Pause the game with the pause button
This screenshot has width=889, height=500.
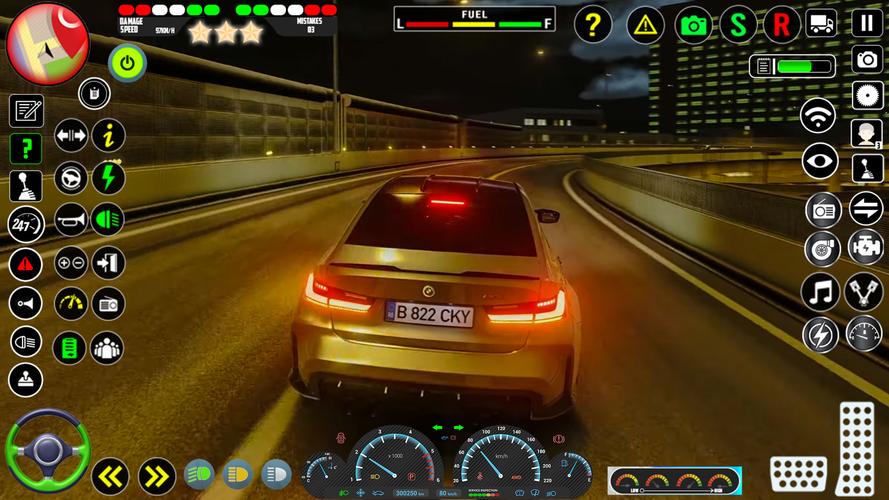pyautogui.click(x=867, y=23)
